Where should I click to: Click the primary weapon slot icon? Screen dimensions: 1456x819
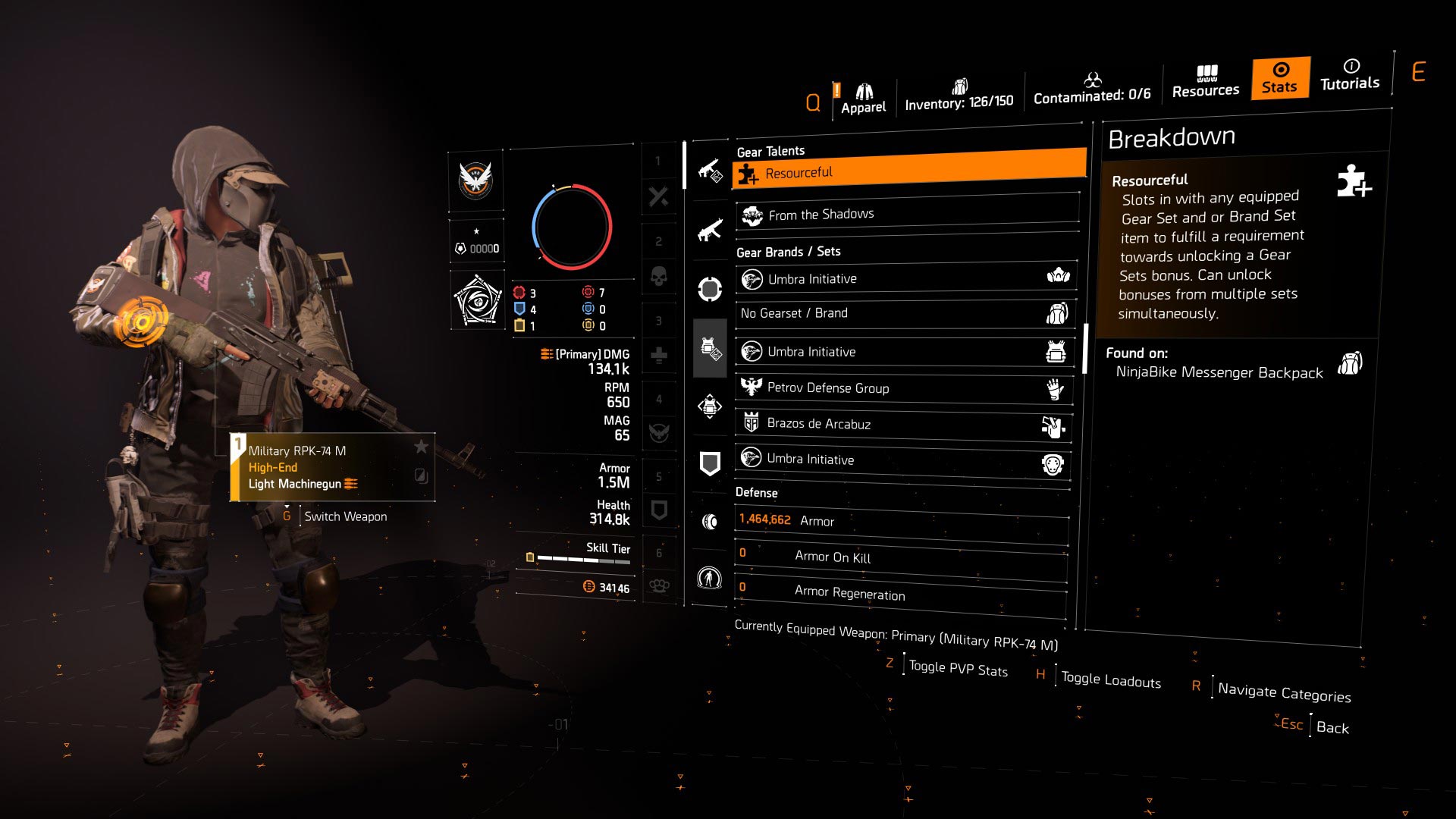pyautogui.click(x=709, y=168)
